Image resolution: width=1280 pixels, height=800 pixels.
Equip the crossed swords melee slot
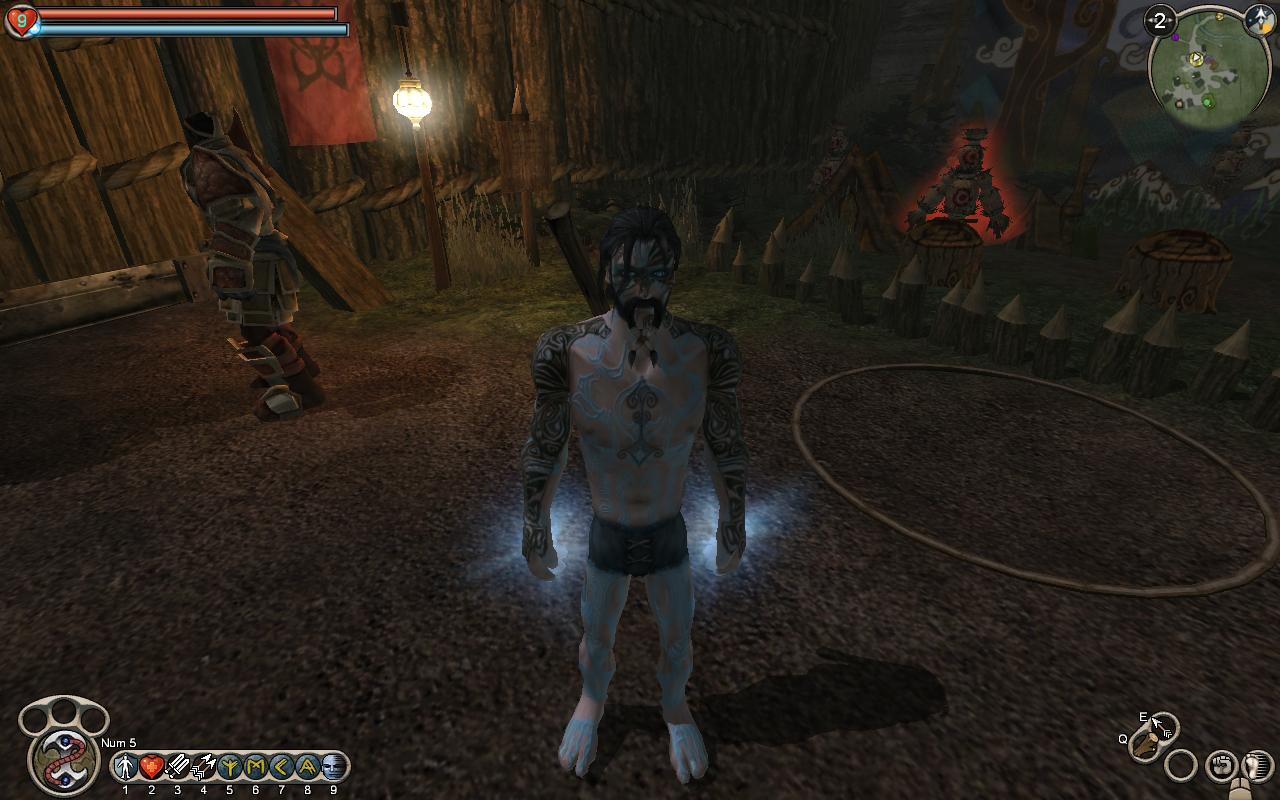pos(177,767)
